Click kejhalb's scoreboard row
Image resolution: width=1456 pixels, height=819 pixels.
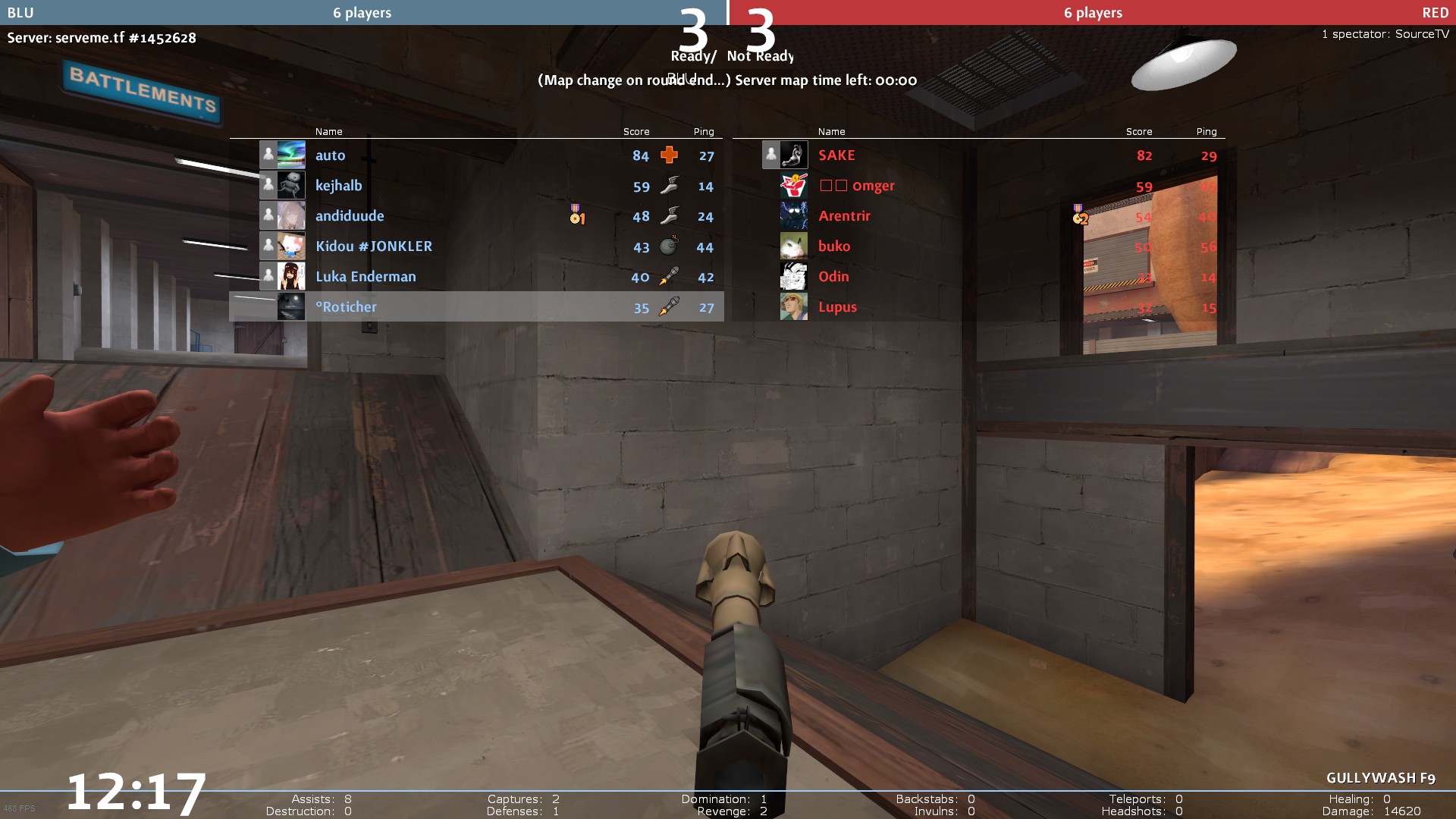tap(339, 186)
